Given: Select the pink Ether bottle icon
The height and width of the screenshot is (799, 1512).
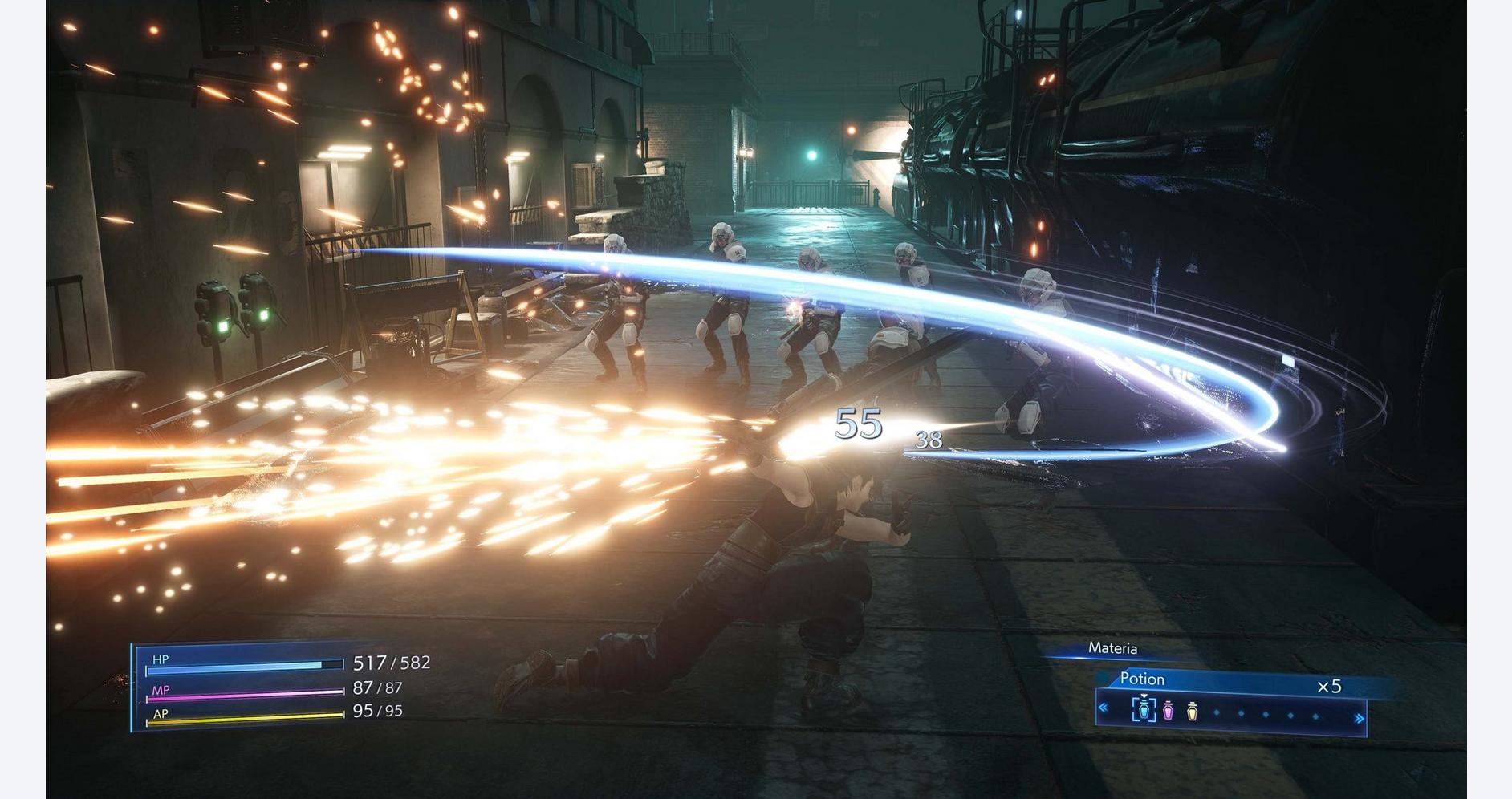Looking at the screenshot, I should coord(1167,711).
